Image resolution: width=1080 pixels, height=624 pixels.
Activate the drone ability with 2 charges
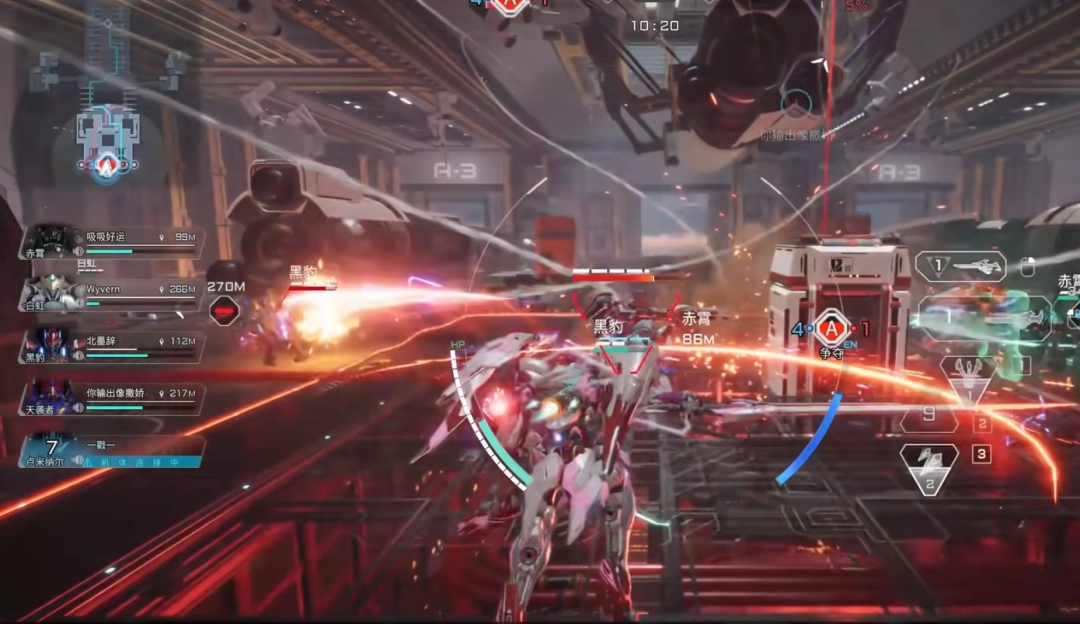(x=929, y=467)
